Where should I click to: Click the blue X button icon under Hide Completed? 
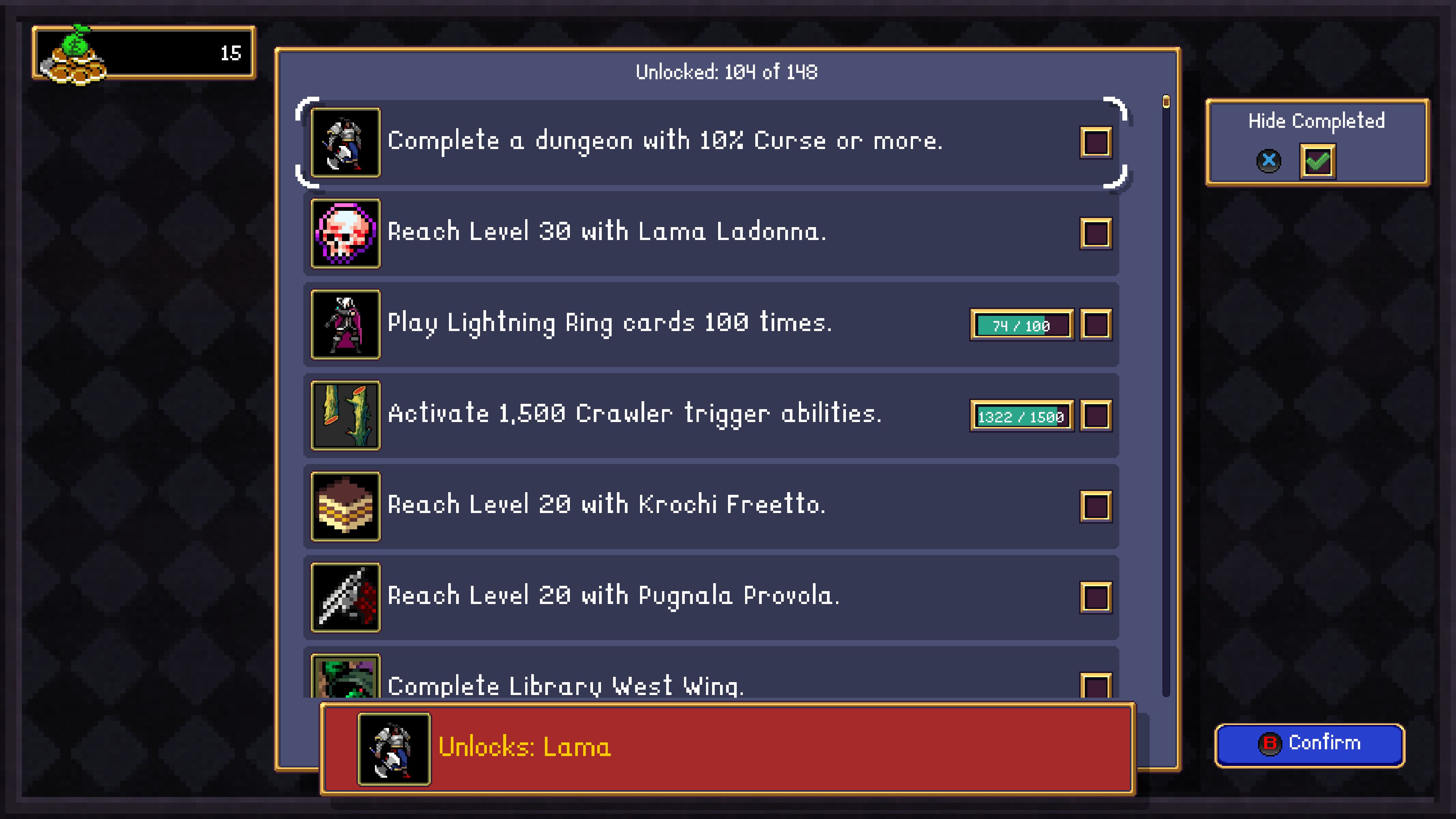coord(1269,160)
